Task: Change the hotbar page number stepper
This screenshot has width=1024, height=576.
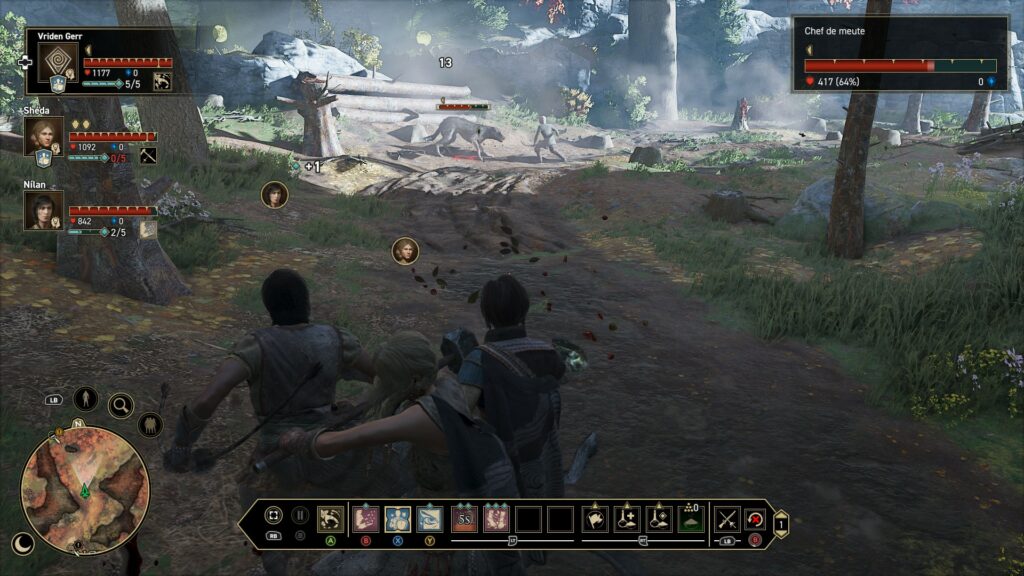Action: (781, 519)
